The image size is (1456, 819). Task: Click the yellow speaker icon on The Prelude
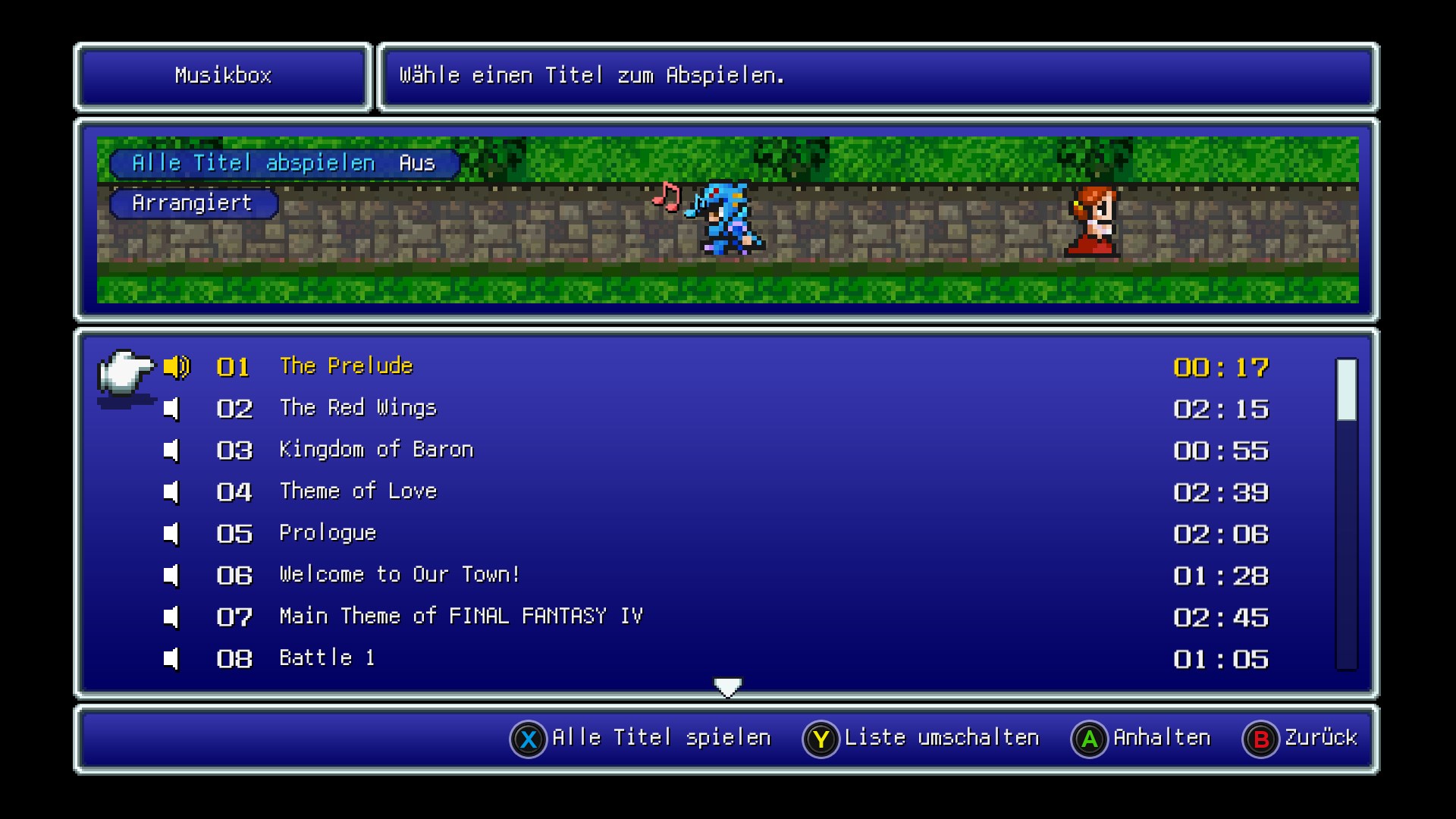[177, 367]
